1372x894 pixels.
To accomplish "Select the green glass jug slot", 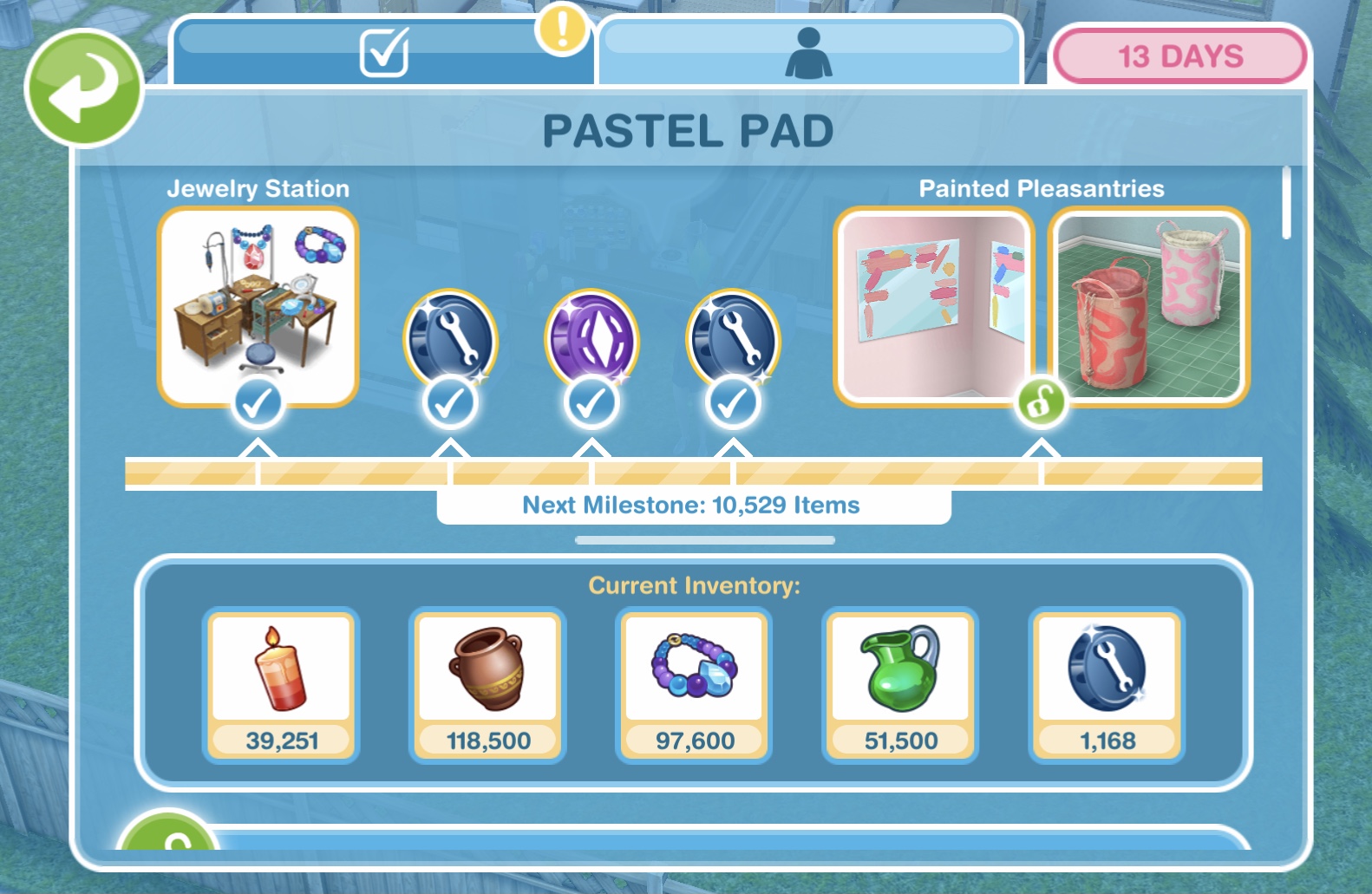I will pyautogui.click(x=900, y=684).
